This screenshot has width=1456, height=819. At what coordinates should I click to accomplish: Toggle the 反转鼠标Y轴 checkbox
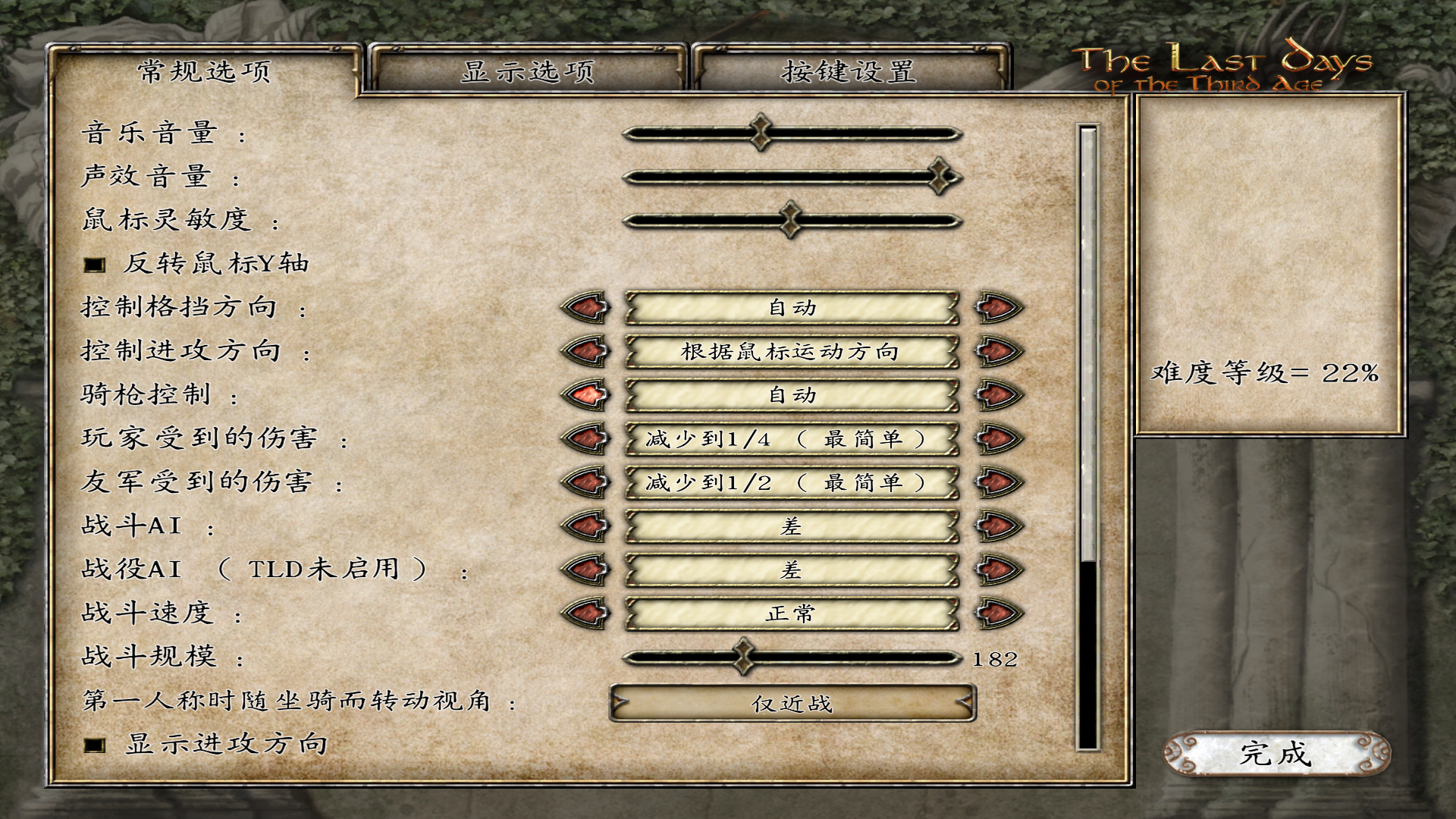point(95,265)
